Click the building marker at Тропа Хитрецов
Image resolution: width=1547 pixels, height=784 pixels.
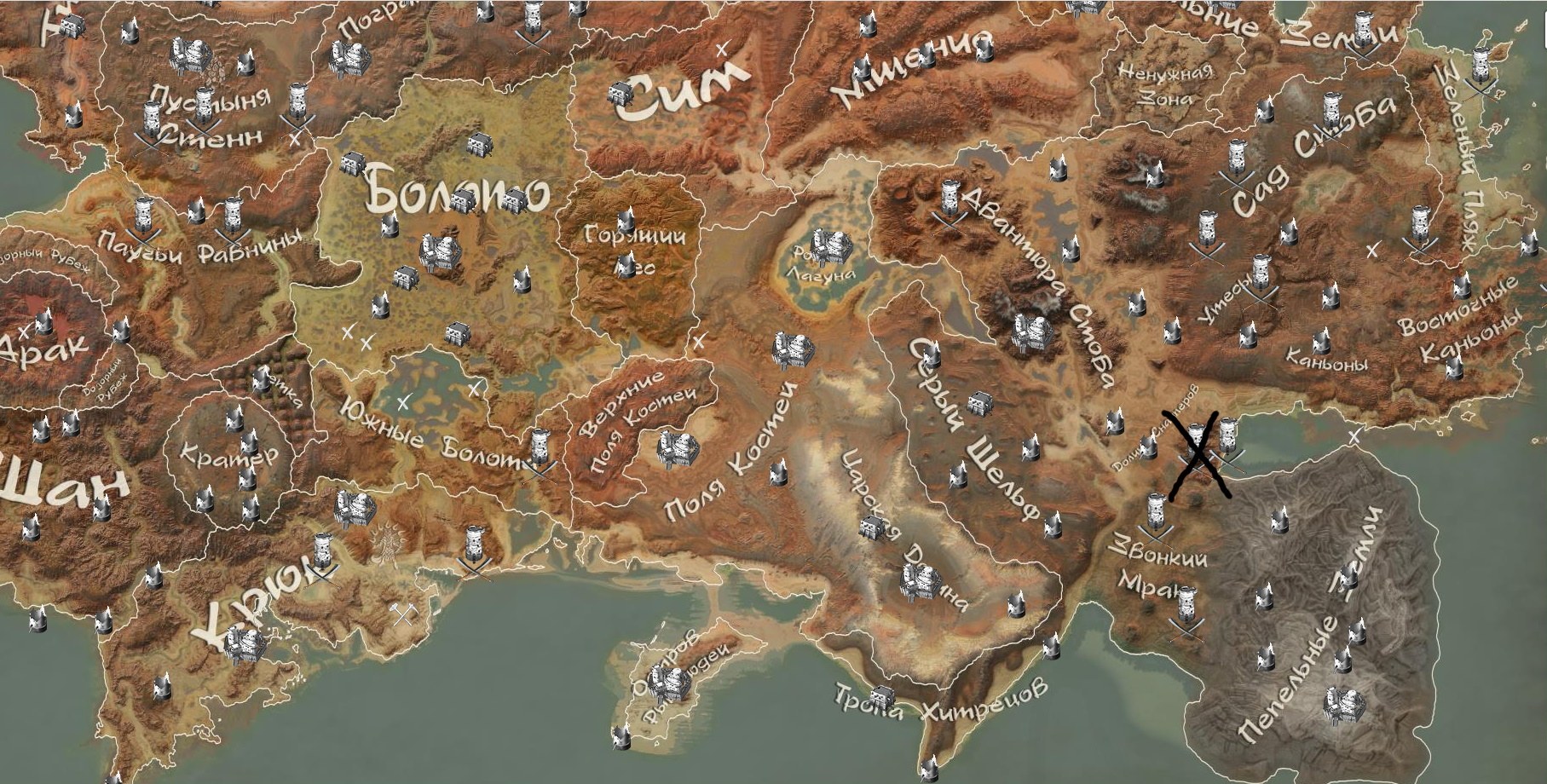tap(880, 696)
